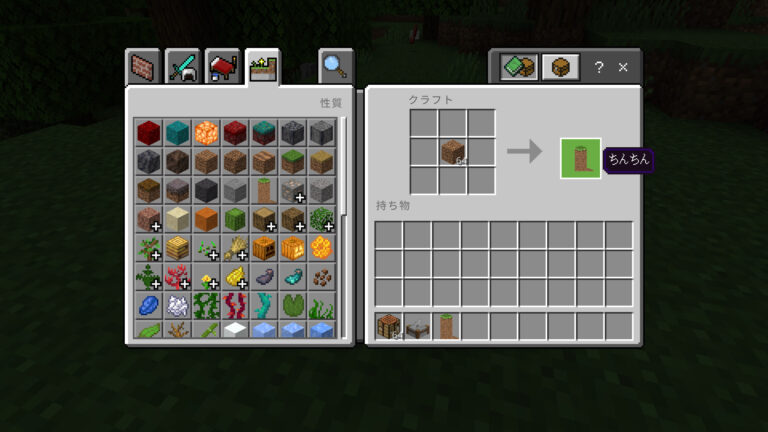
Task: Switch to the equipment tab with sword
Action: 184,67
